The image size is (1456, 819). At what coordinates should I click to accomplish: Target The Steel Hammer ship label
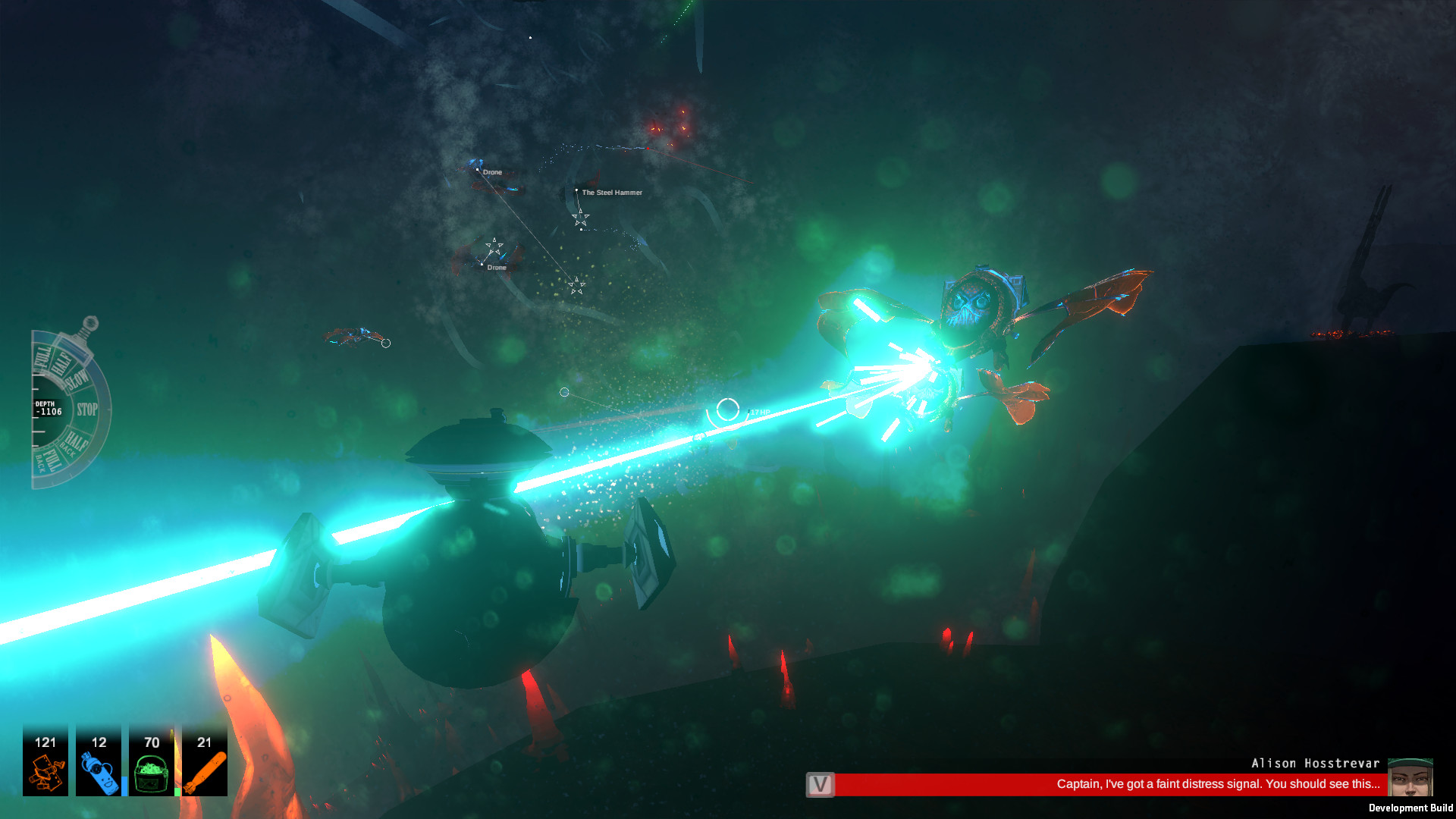[611, 193]
